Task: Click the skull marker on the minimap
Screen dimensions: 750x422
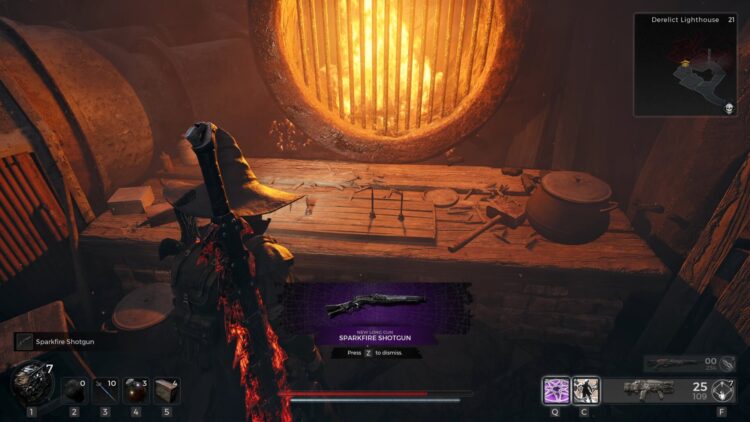Action: (728, 107)
